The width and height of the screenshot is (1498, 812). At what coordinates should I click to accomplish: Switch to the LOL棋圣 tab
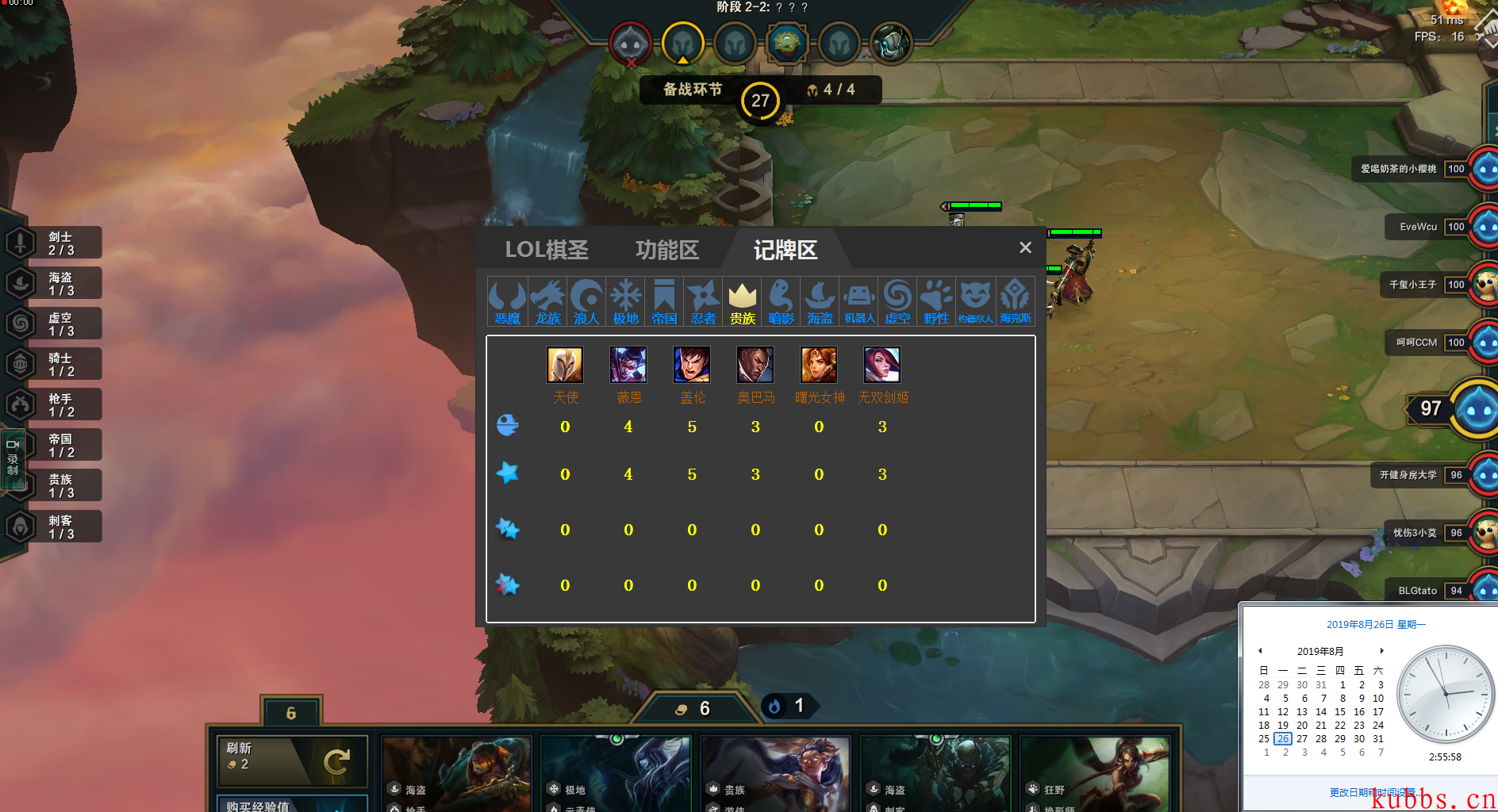(547, 251)
